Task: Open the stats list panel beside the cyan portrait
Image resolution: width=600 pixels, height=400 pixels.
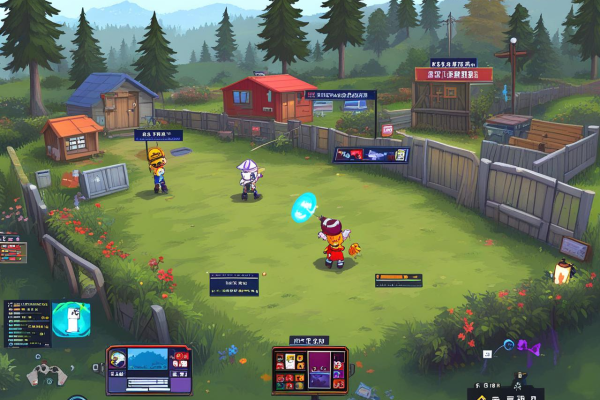Action: coord(27,322)
